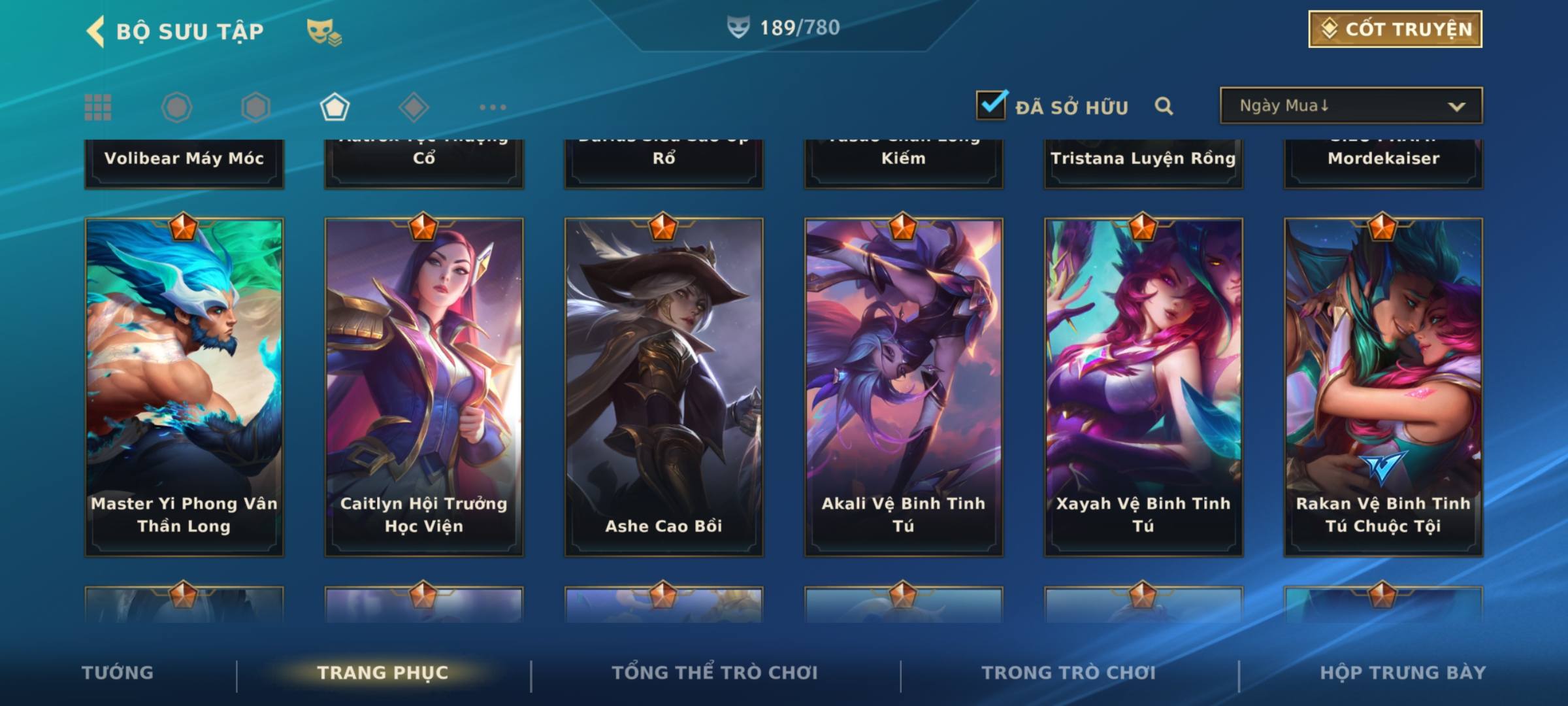Toggle the Đã Sở Hữu checkbox
Viewport: 1568px width, 706px height.
pyautogui.click(x=991, y=105)
